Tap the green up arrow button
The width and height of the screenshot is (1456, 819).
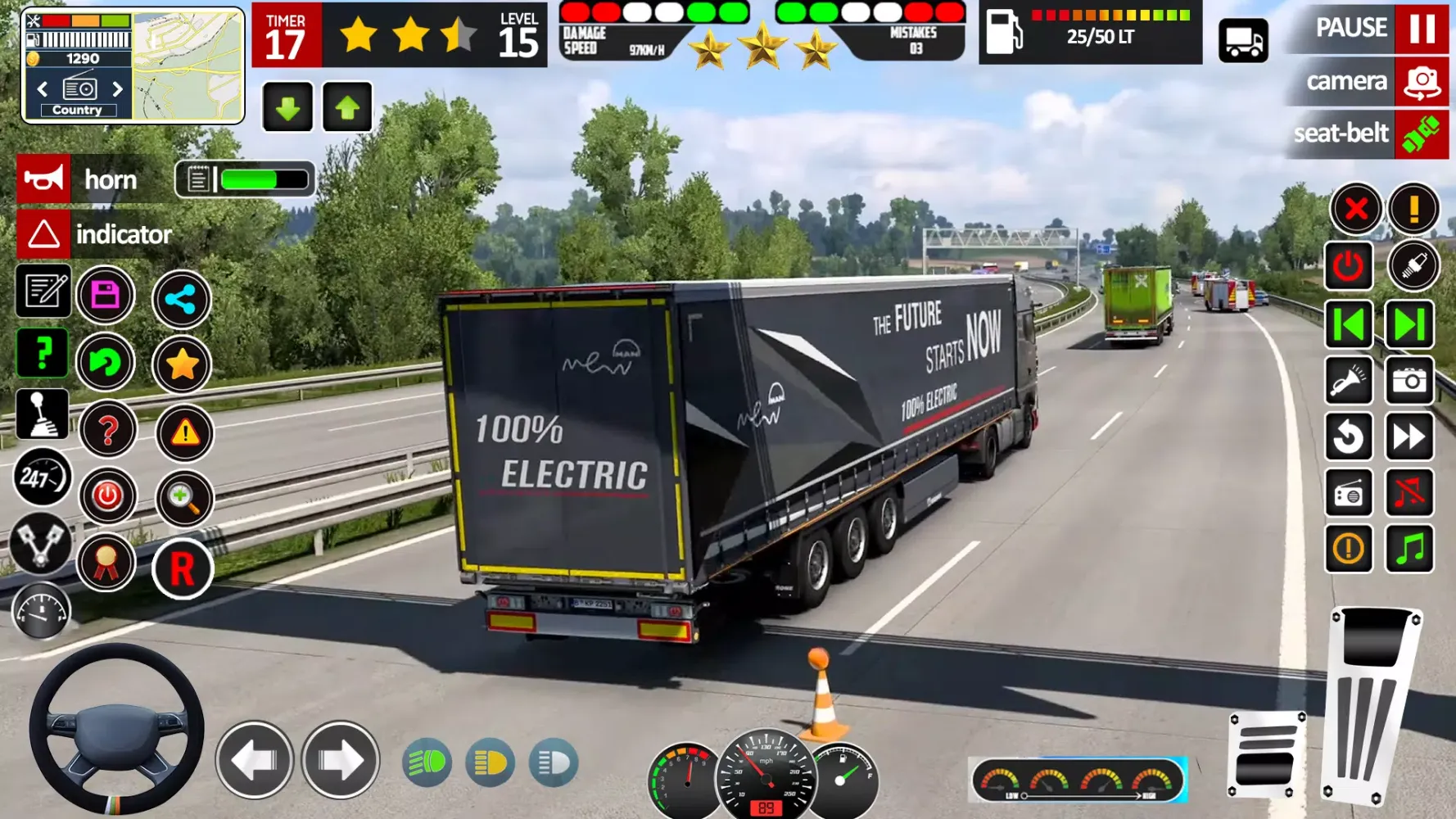tap(347, 107)
